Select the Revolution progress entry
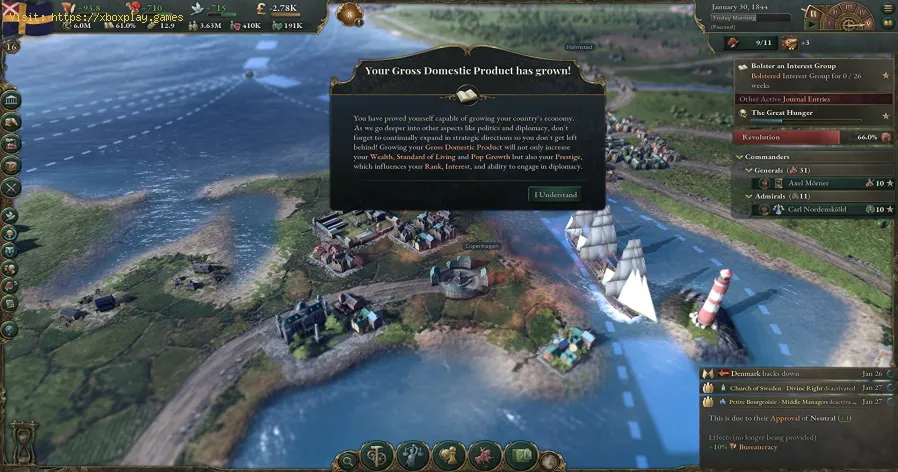The image size is (898, 472). tap(812, 137)
